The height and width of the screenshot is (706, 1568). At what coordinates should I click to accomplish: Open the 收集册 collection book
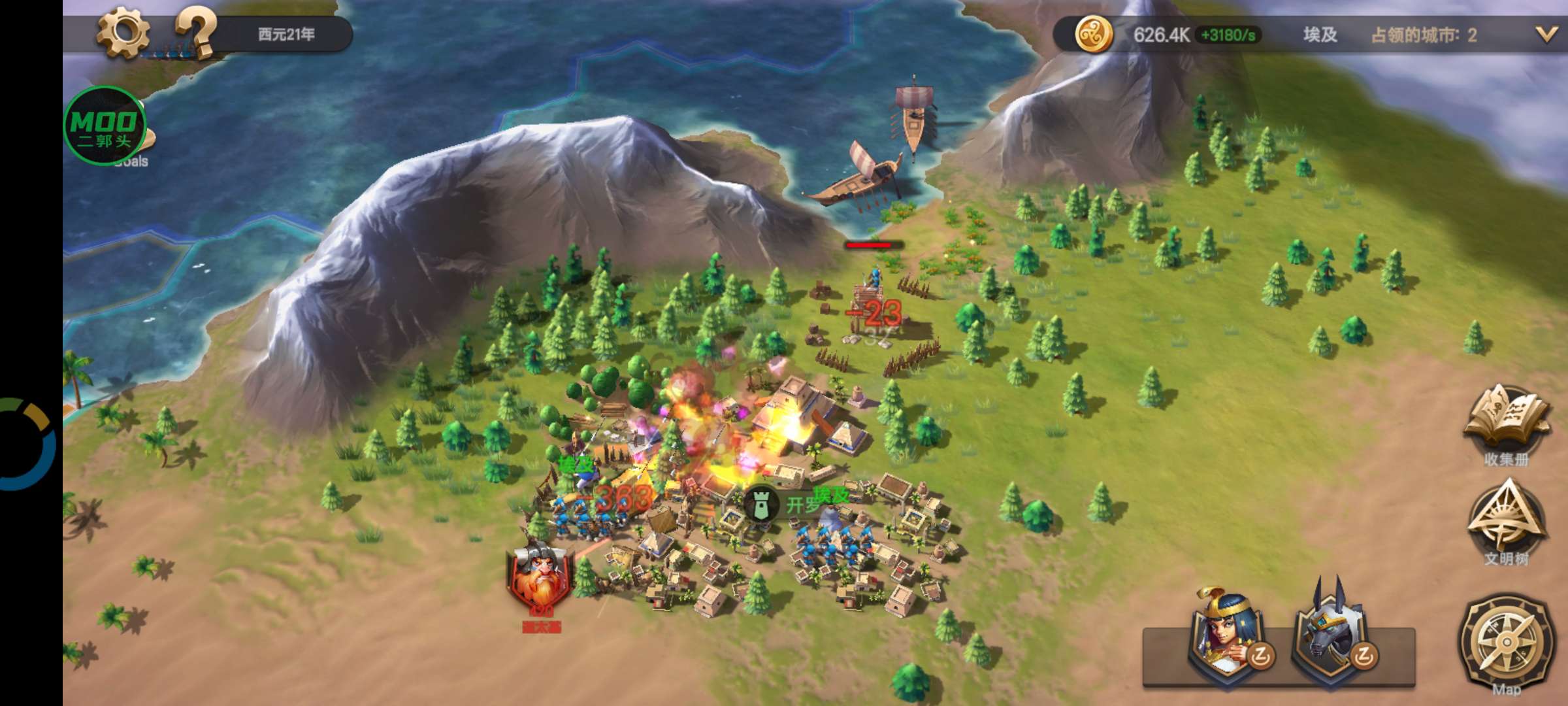[1506, 423]
